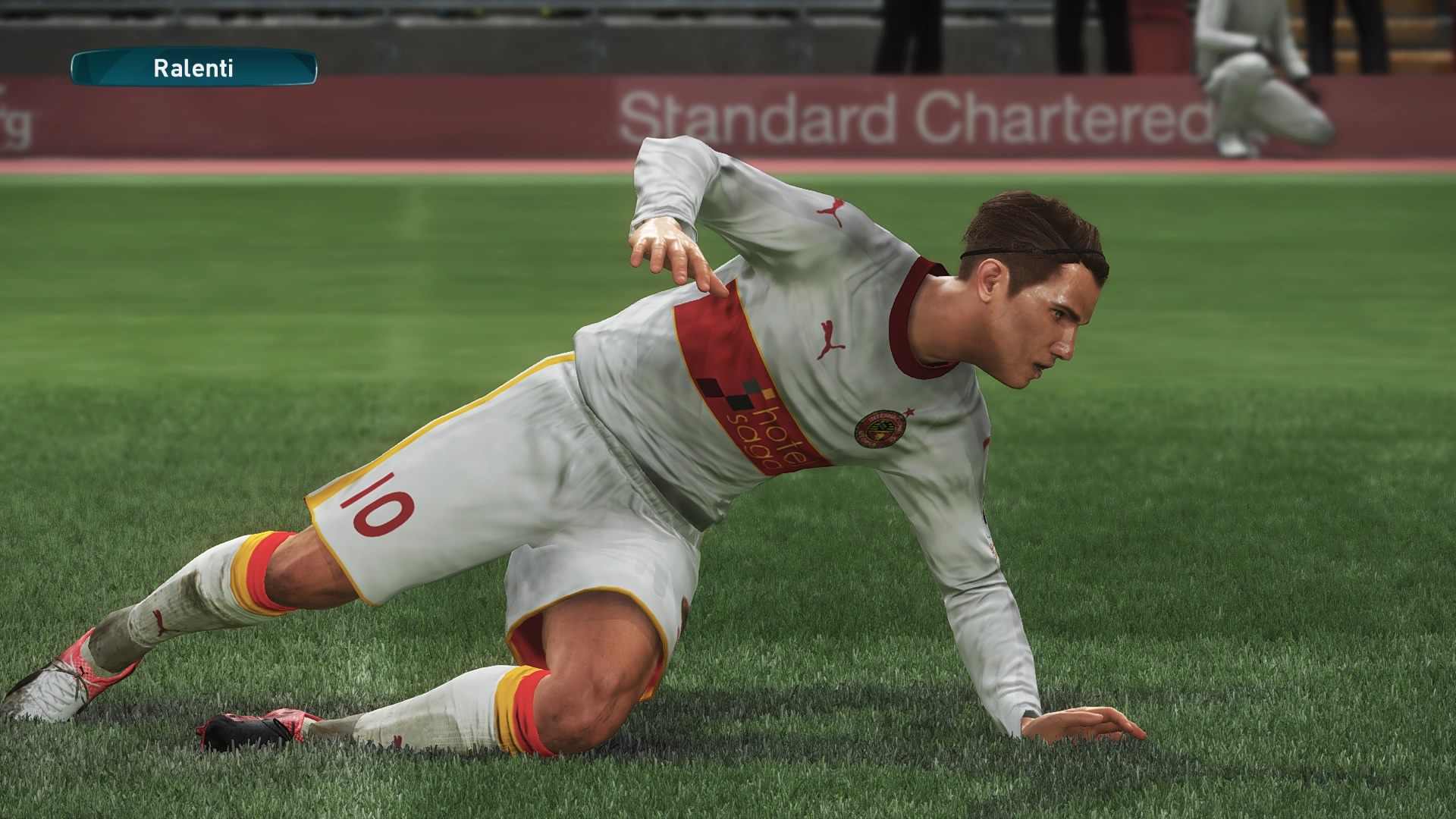Click the Ralenti replay banner
The image size is (1456, 819).
[x=193, y=68]
